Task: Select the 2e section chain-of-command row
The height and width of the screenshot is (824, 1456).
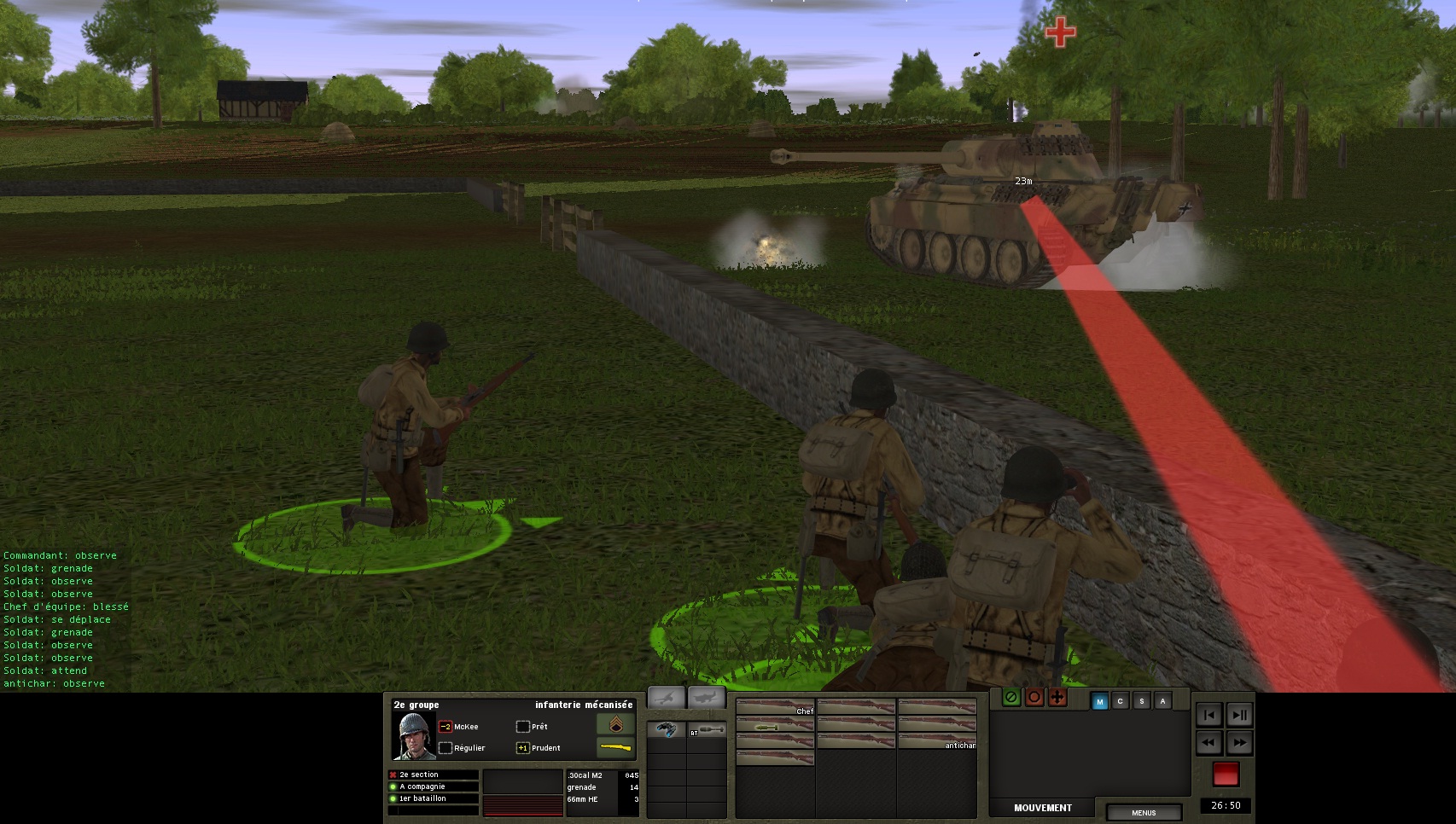Action: [x=433, y=775]
